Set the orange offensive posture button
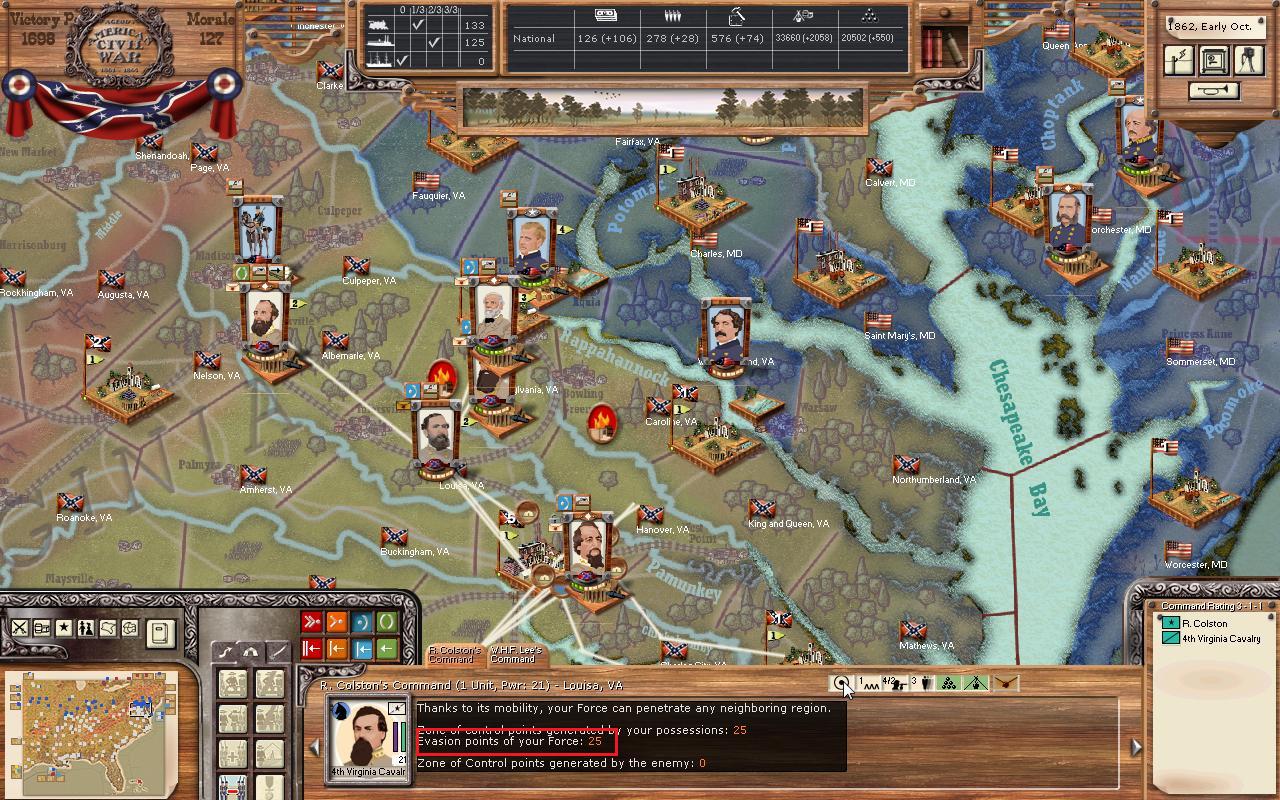Screen dimensions: 1280x800 336,623
